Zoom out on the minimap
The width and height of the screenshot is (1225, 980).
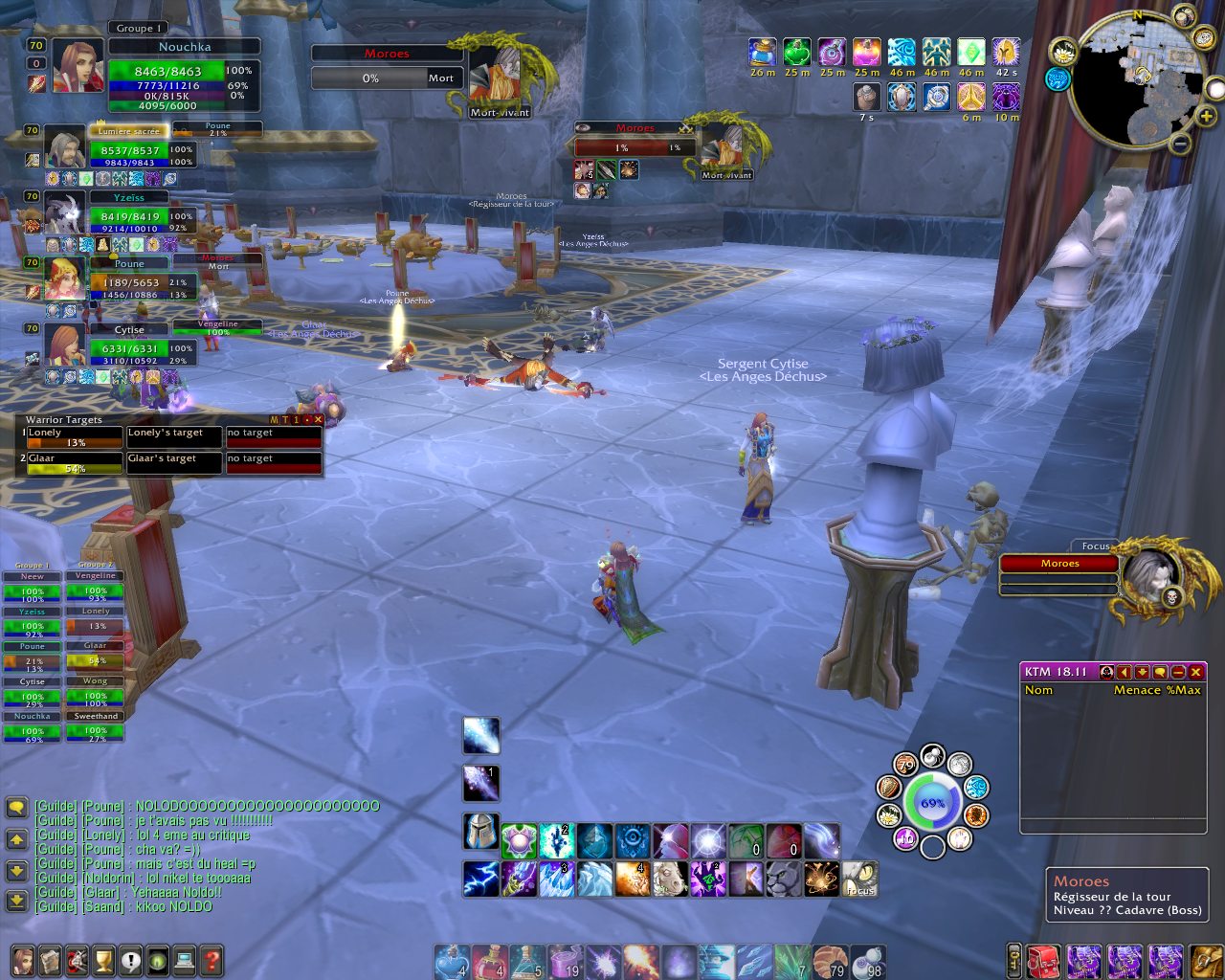point(1181,144)
